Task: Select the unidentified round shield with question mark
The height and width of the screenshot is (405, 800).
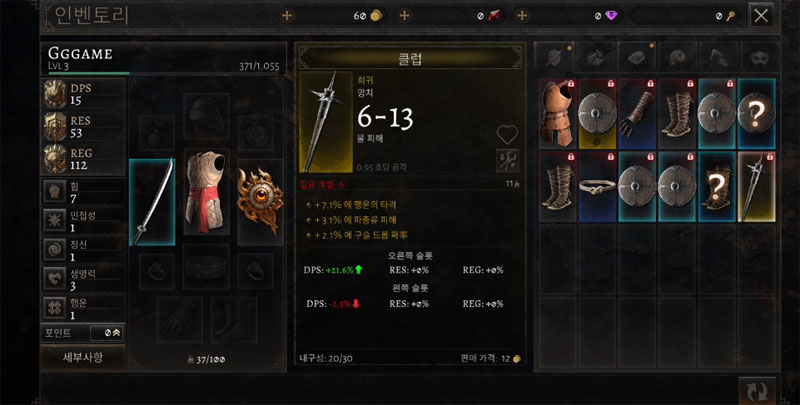Action: pyautogui.click(x=757, y=111)
